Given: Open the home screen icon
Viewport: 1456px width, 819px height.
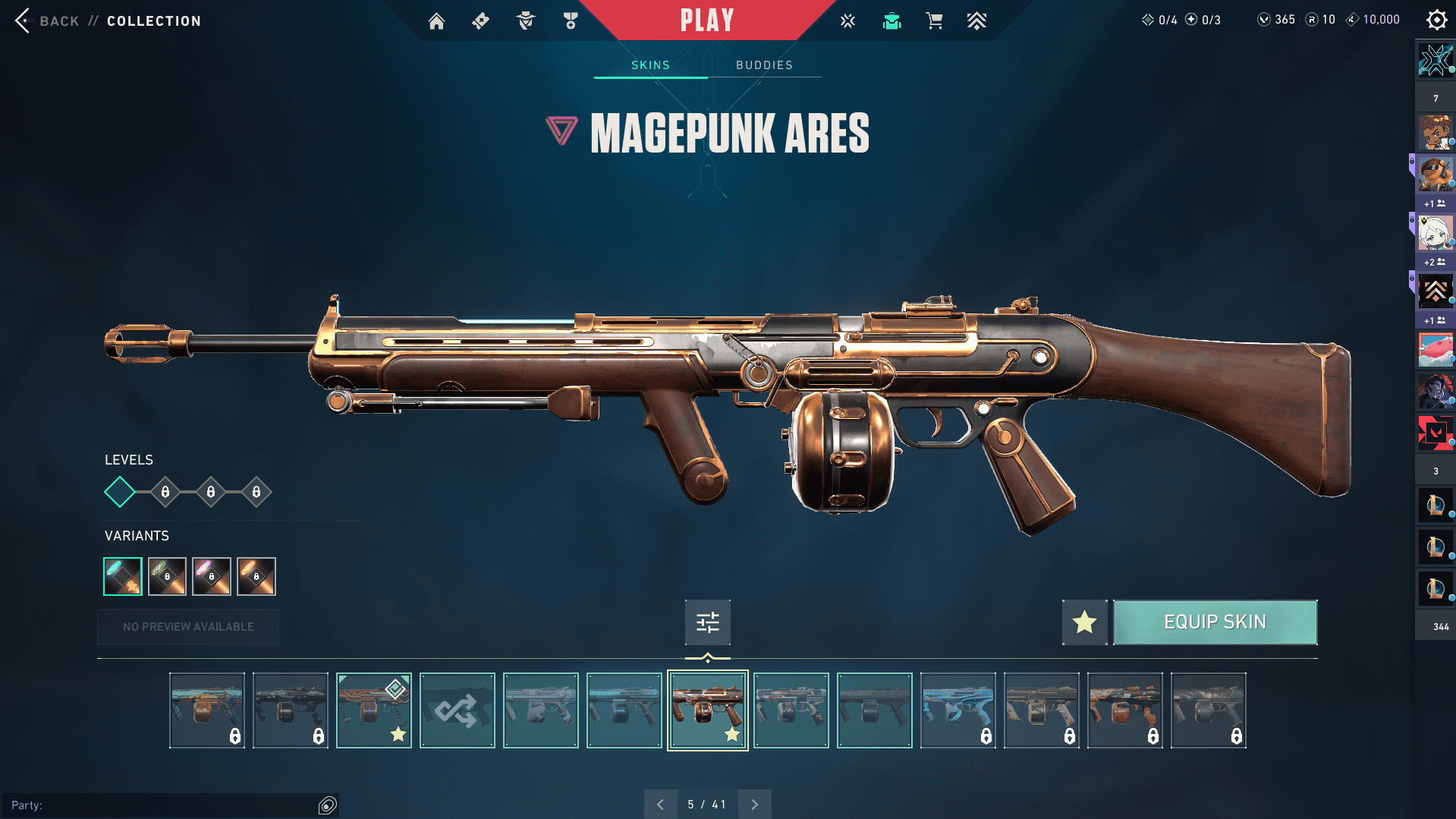Looking at the screenshot, I should click(436, 21).
